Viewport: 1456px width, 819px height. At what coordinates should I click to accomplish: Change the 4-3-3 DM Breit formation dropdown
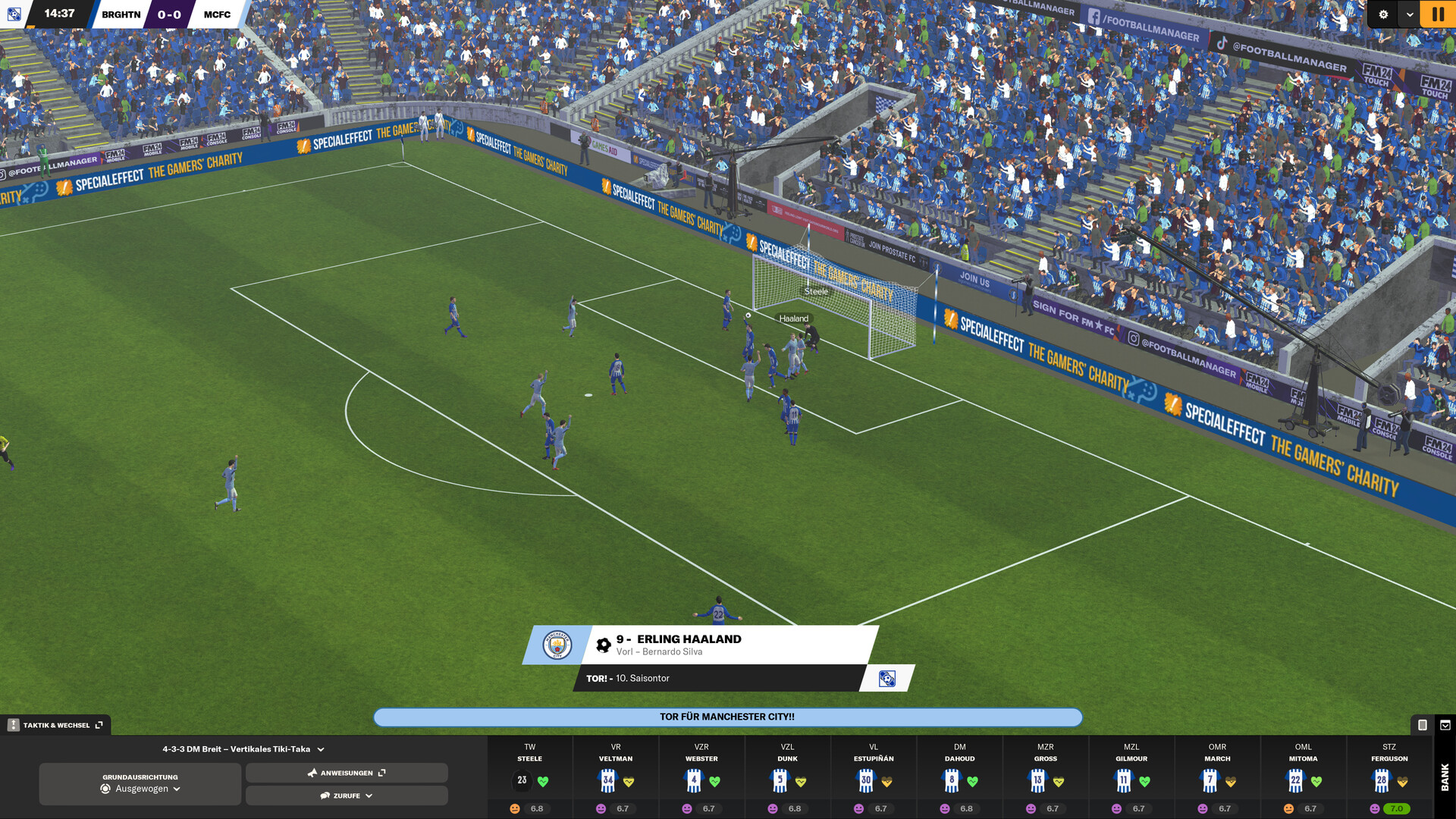[x=243, y=749]
